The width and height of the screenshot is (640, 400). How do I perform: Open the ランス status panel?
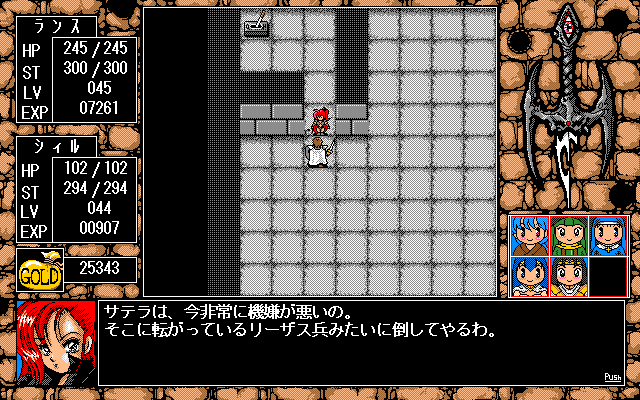click(x=76, y=80)
